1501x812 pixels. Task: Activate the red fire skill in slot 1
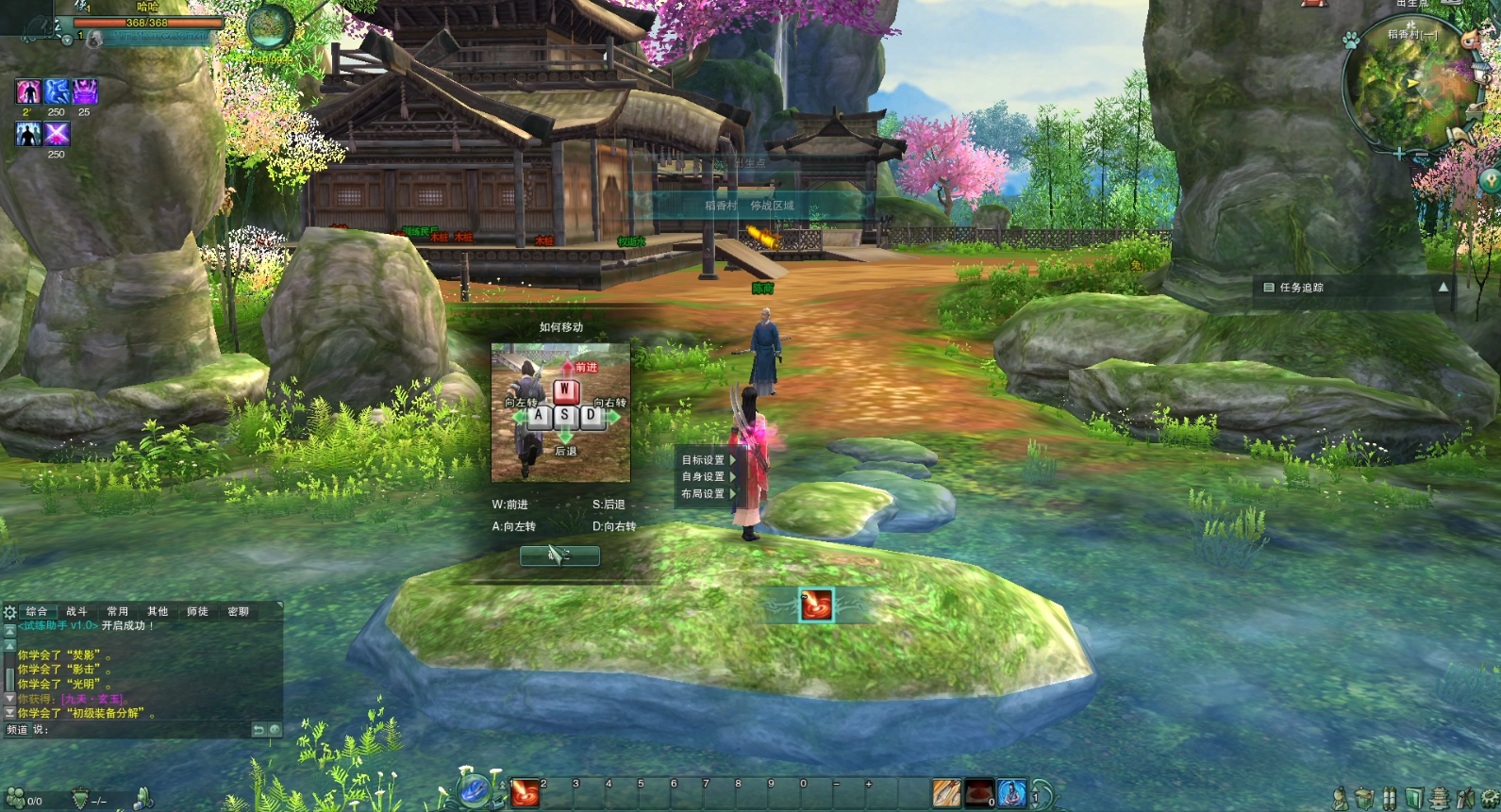coord(525,793)
